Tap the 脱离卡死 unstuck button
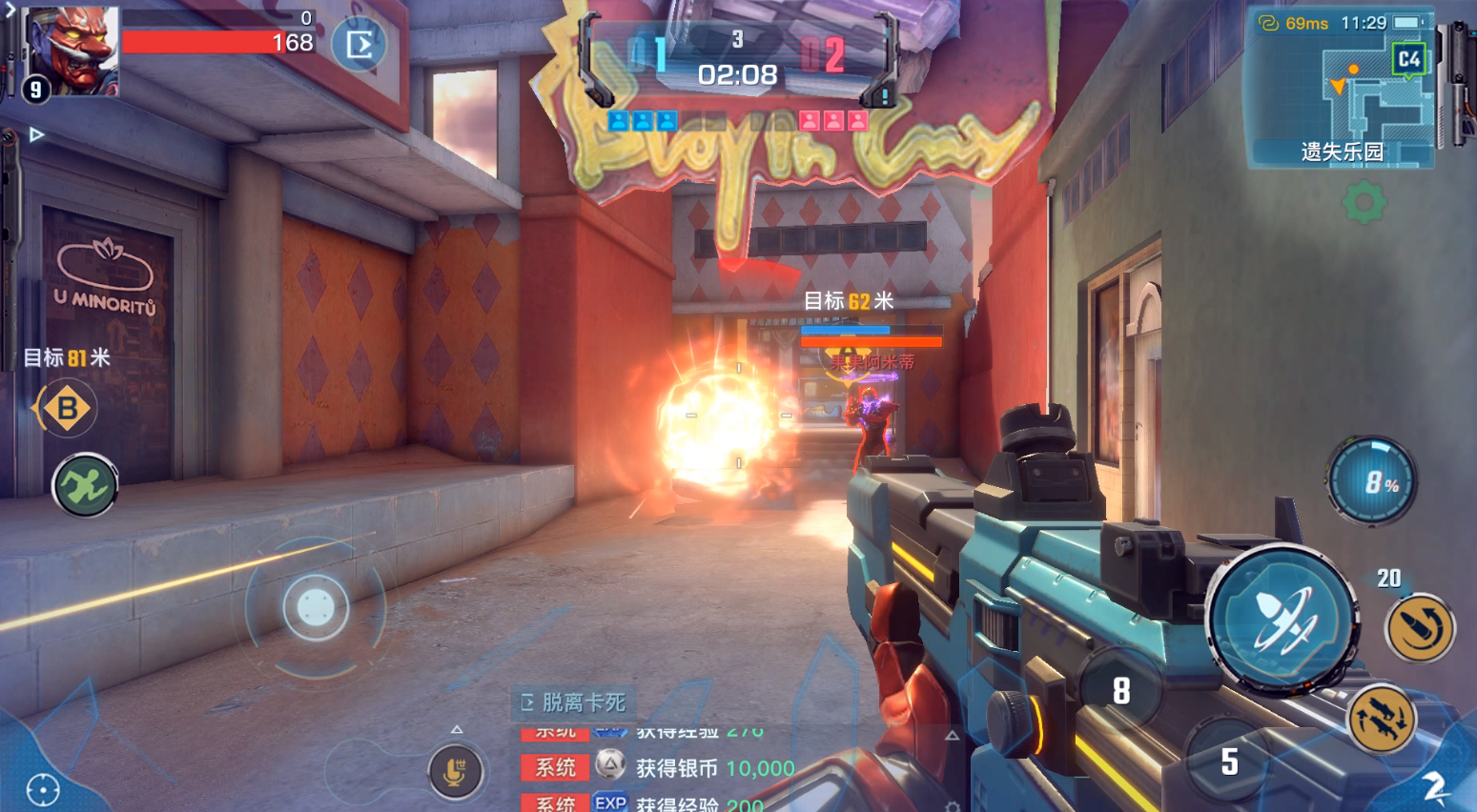This screenshot has height=812, width=1477. click(574, 703)
